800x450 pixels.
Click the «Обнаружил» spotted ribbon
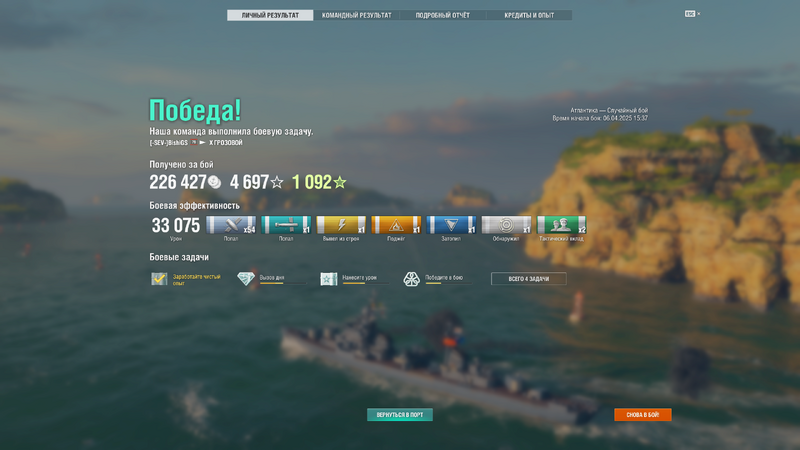pyautogui.click(x=506, y=225)
